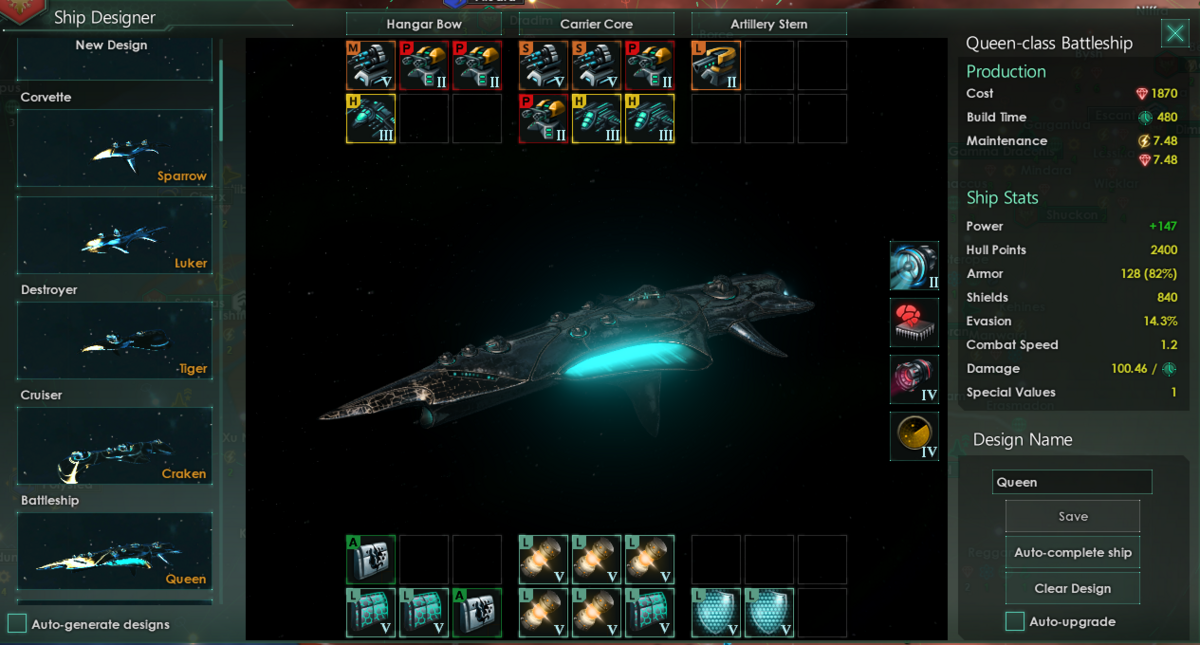Clear Design of this battleship
1200x645 pixels.
coord(1072,588)
